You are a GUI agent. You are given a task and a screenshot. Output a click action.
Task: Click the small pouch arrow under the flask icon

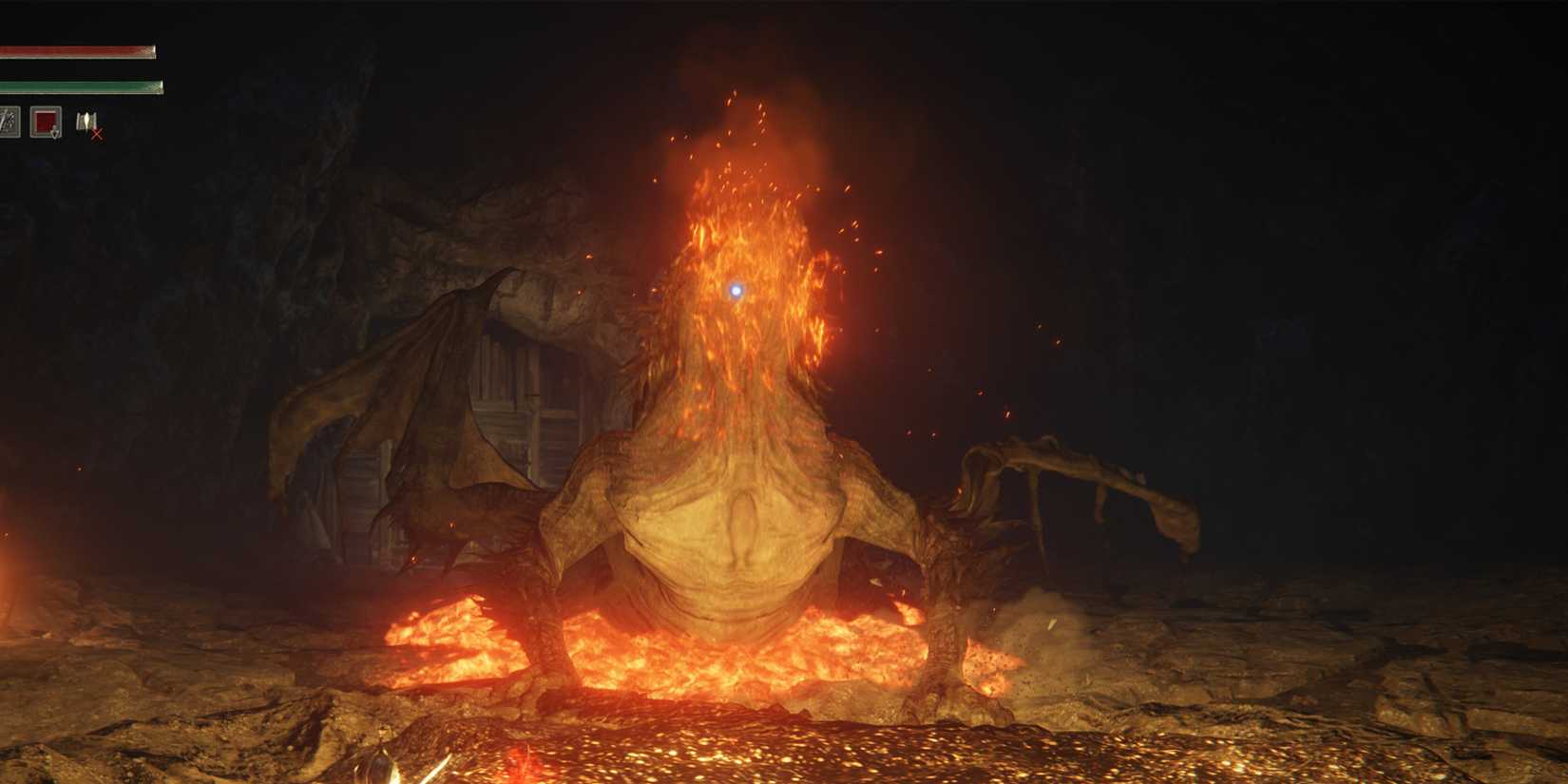(54, 134)
